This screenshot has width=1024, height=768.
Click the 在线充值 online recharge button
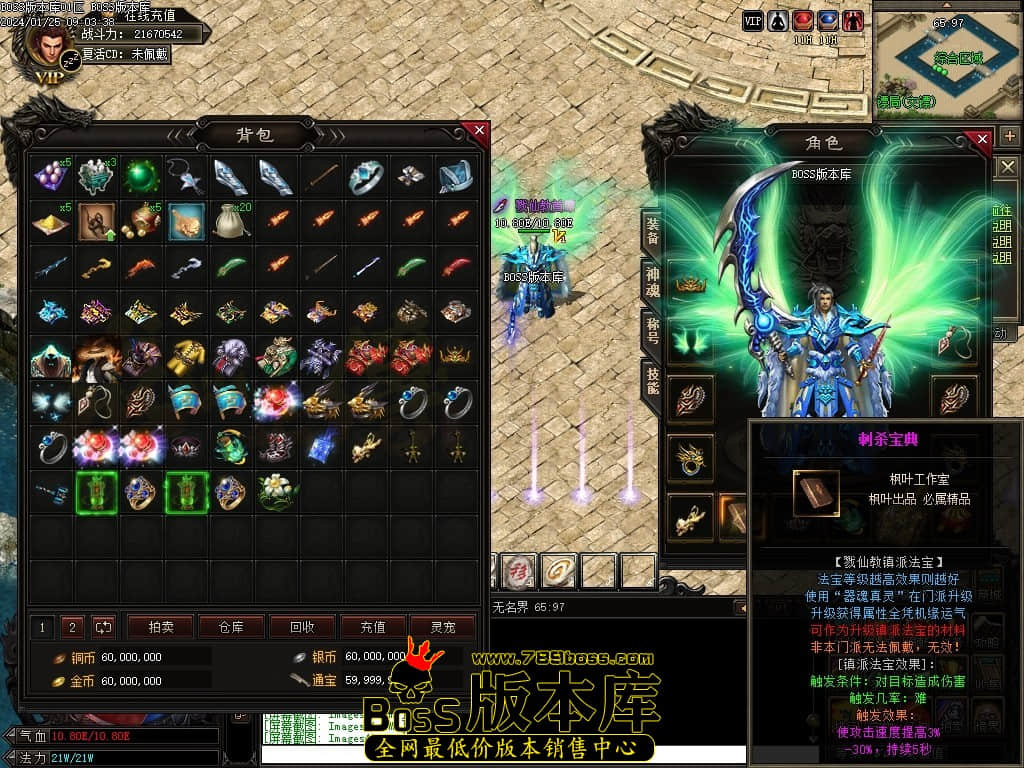coord(150,15)
